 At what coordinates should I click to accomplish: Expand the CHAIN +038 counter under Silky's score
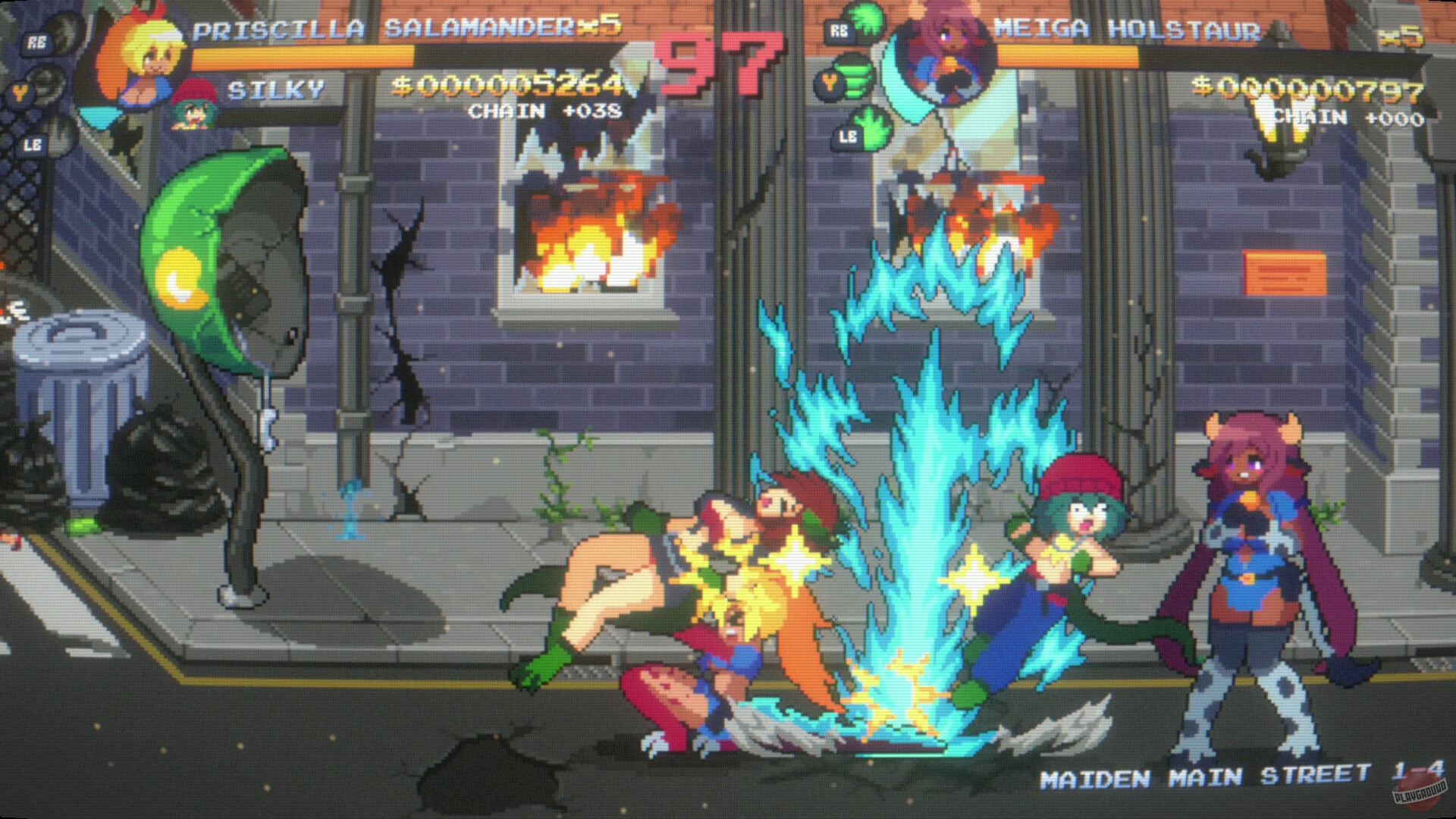544,112
